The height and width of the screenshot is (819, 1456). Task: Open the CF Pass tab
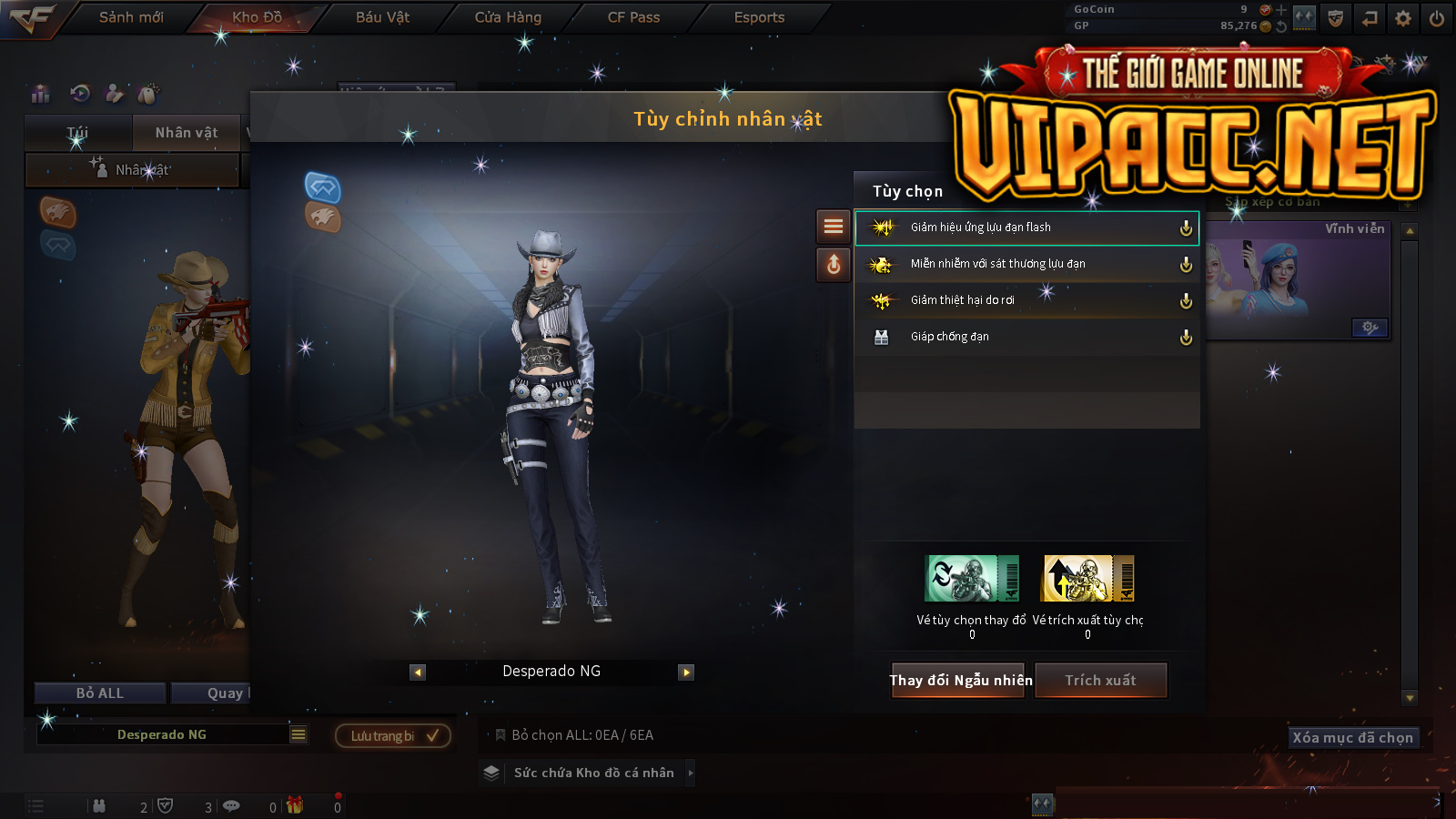(x=633, y=17)
